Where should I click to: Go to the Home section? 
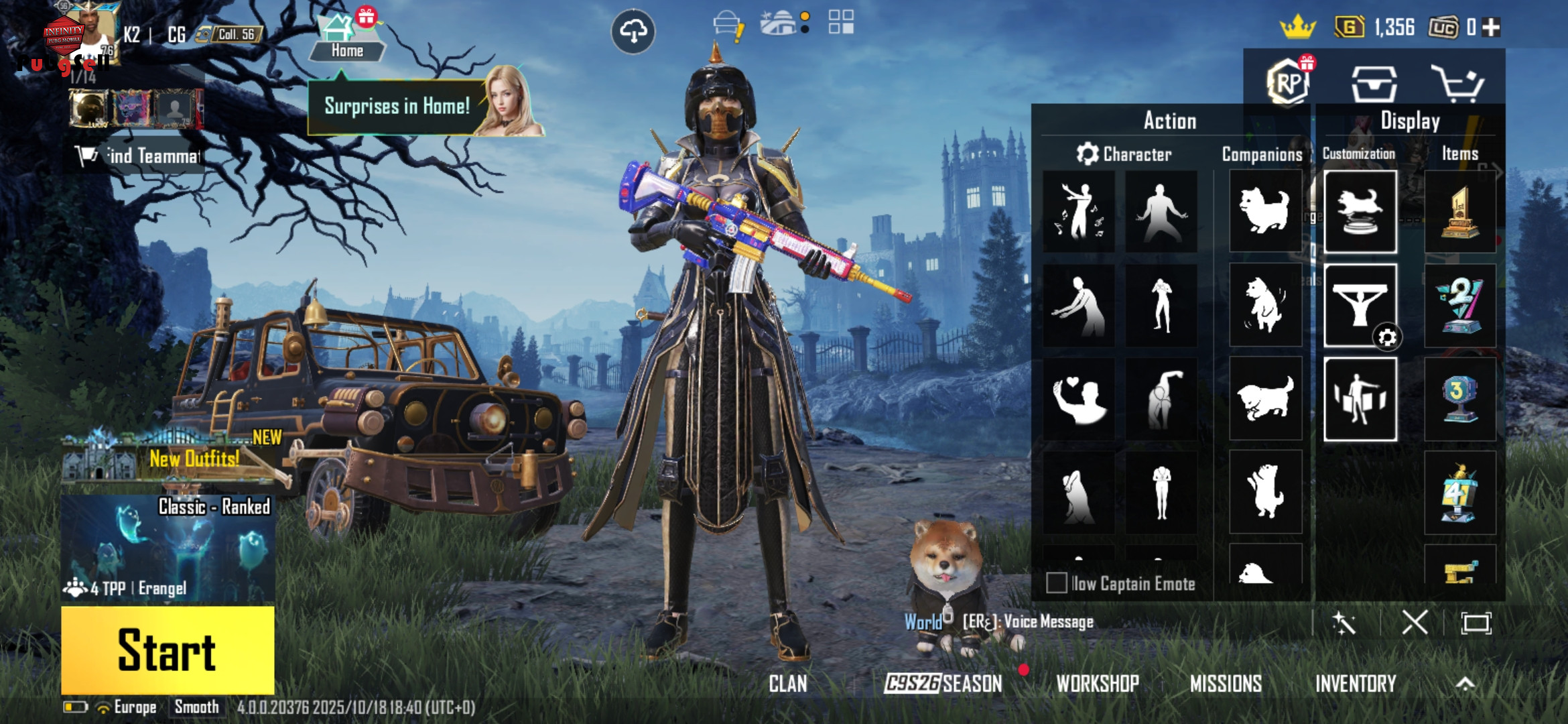(x=346, y=40)
